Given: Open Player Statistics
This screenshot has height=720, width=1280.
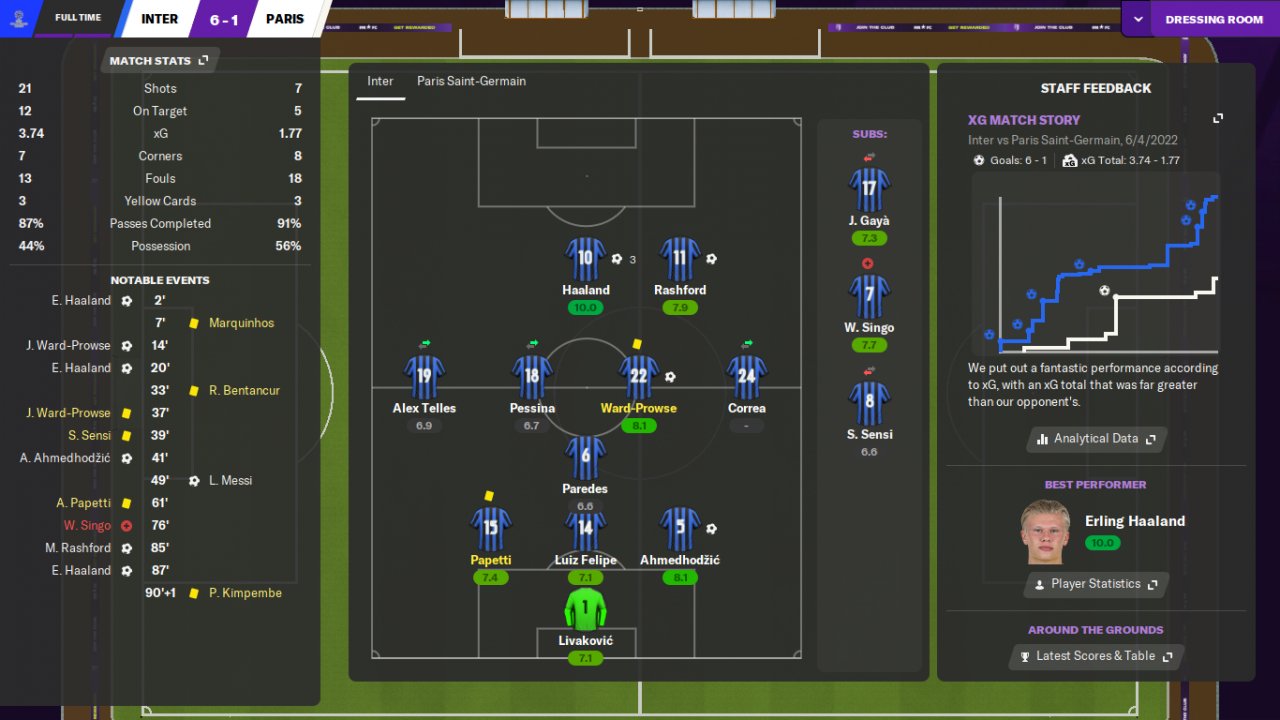Looking at the screenshot, I should [x=1096, y=584].
